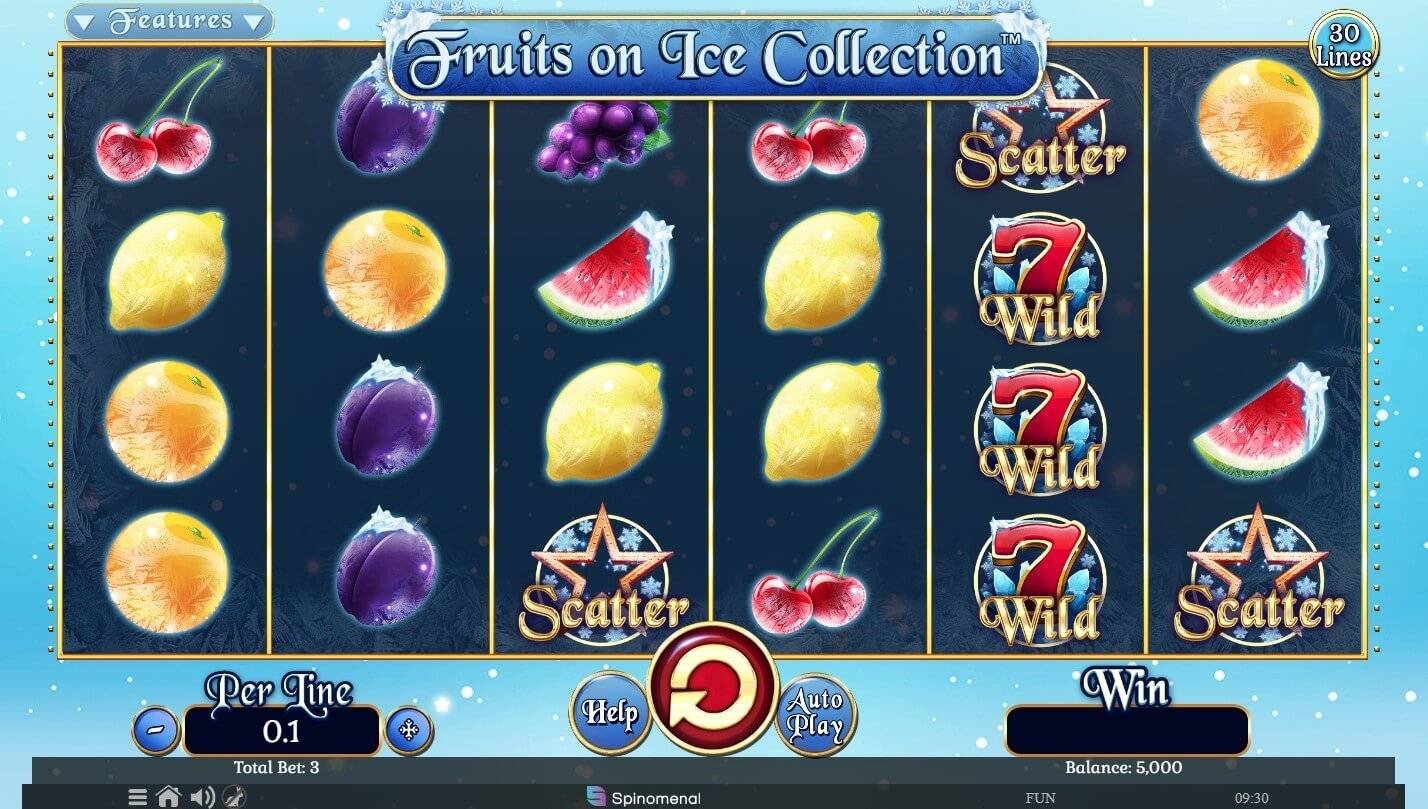Screen dimensions: 1428x809
Task: Toggle the rocket quick-spin icon
Action: 236,798
